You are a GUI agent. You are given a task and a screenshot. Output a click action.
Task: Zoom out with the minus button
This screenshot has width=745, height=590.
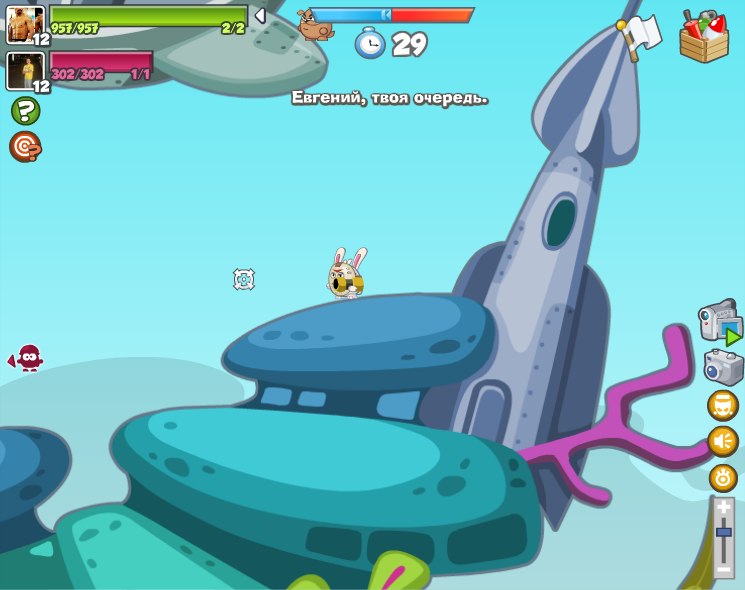pos(724,569)
